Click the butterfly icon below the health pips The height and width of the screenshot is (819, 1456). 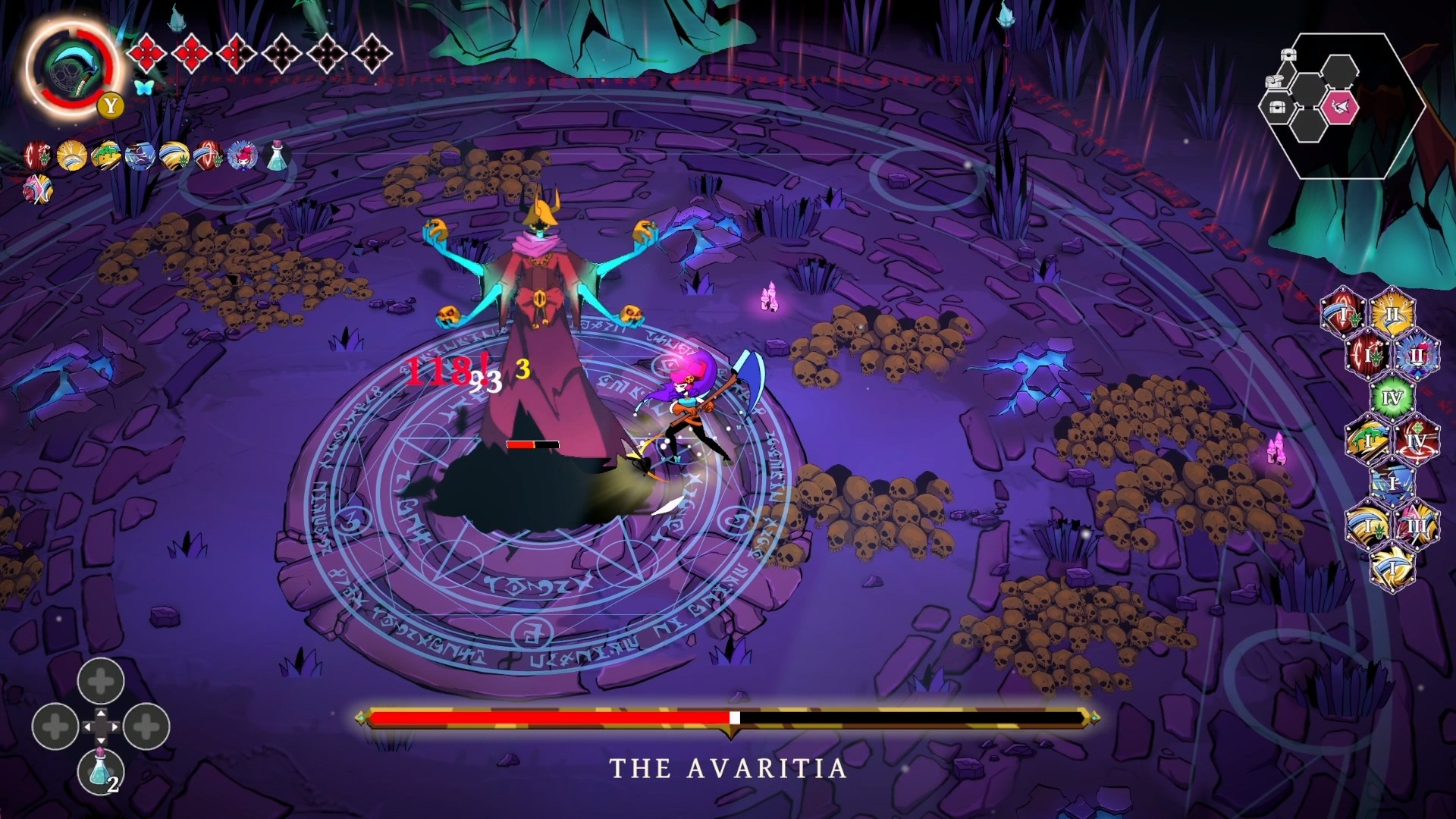(x=144, y=87)
